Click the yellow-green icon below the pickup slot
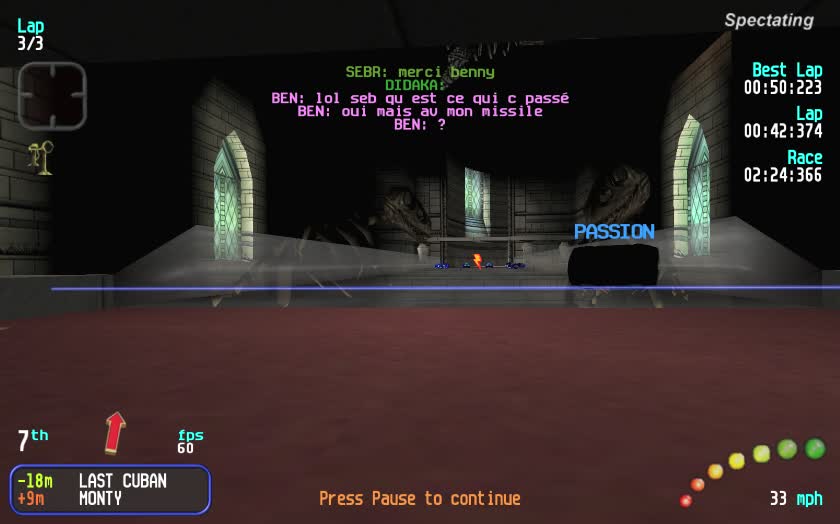The width and height of the screenshot is (840, 524). coord(42,158)
